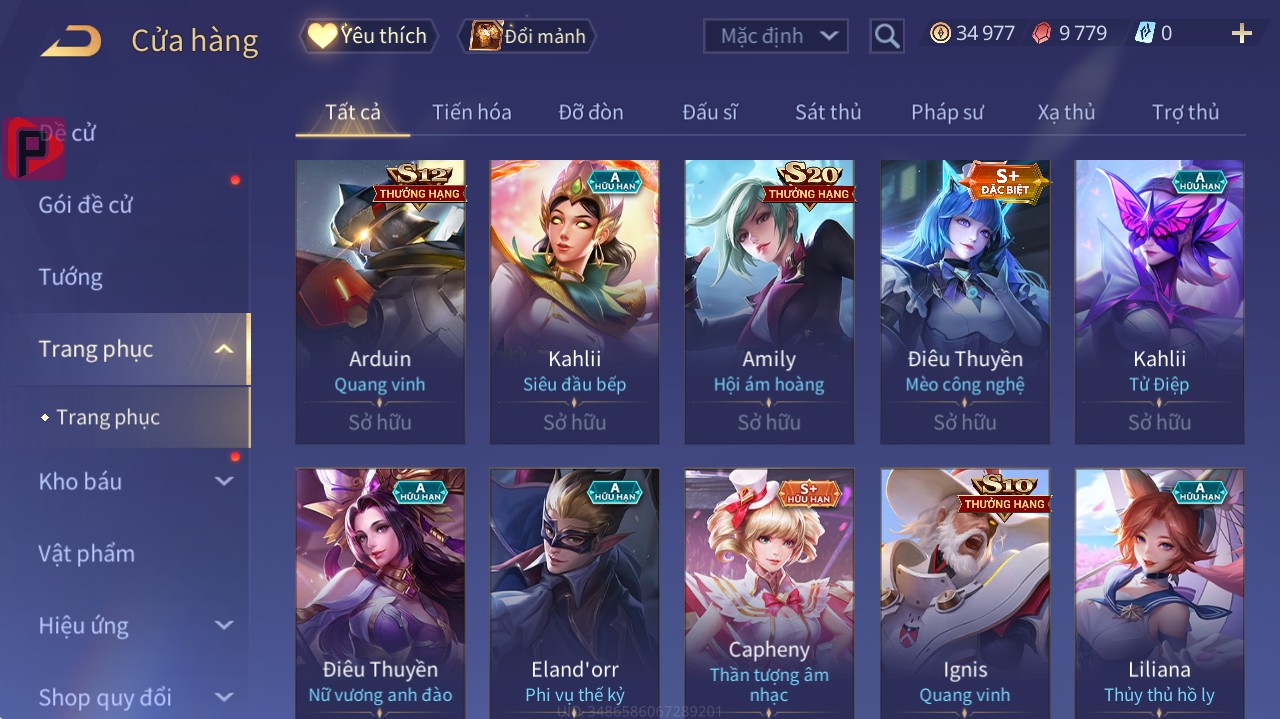This screenshot has height=719, width=1280.
Task: Open the Vật phẩm shop section
Action: pos(87,553)
